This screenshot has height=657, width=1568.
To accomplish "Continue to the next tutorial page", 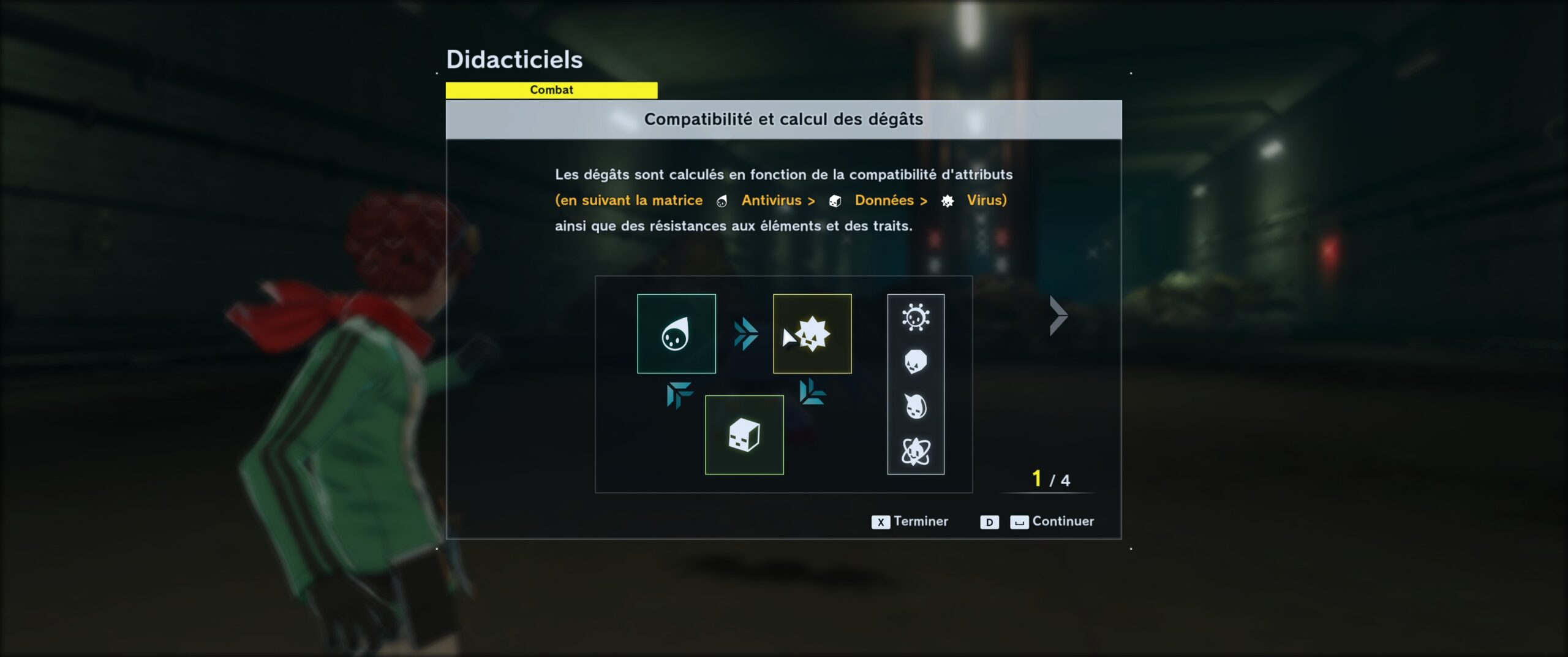I will (1052, 522).
